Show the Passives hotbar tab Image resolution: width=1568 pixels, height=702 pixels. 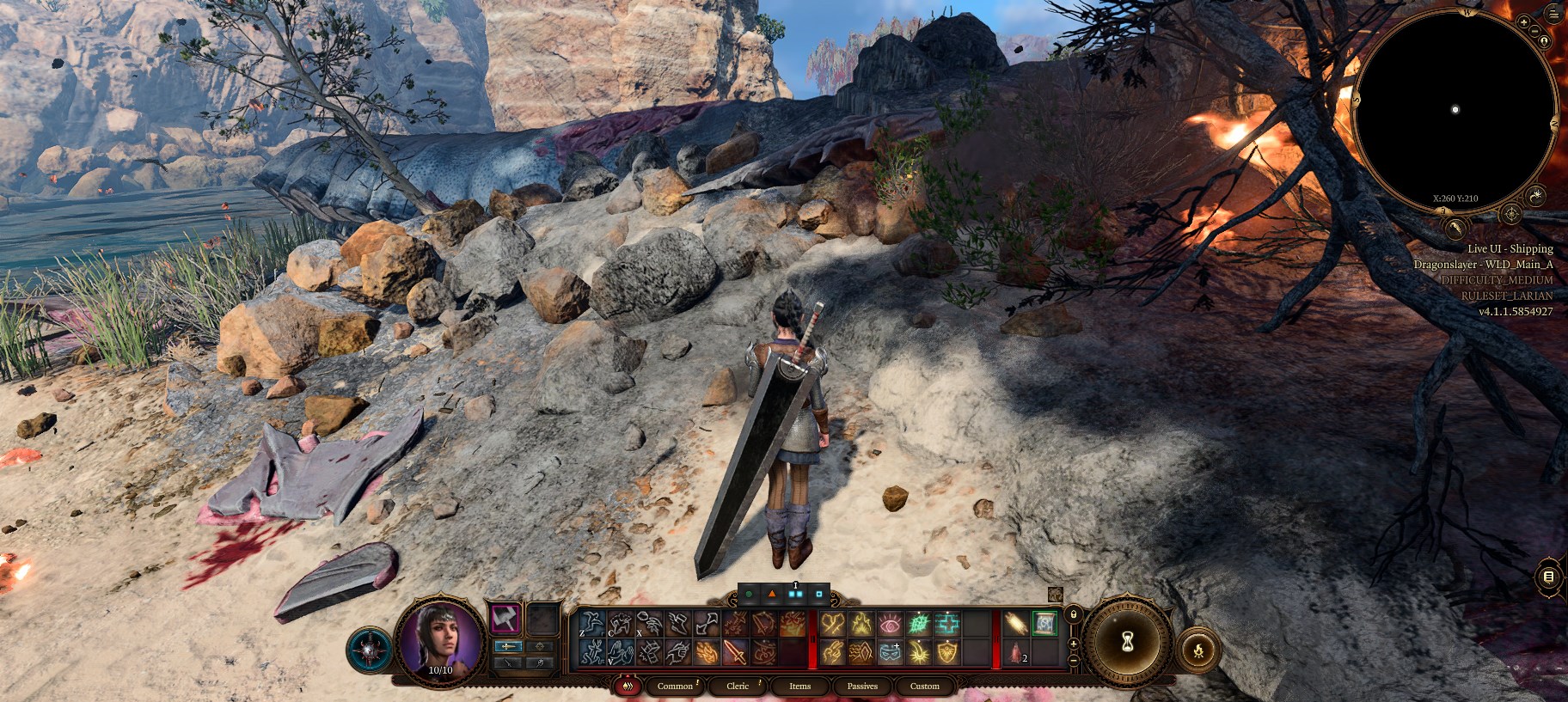(x=862, y=686)
